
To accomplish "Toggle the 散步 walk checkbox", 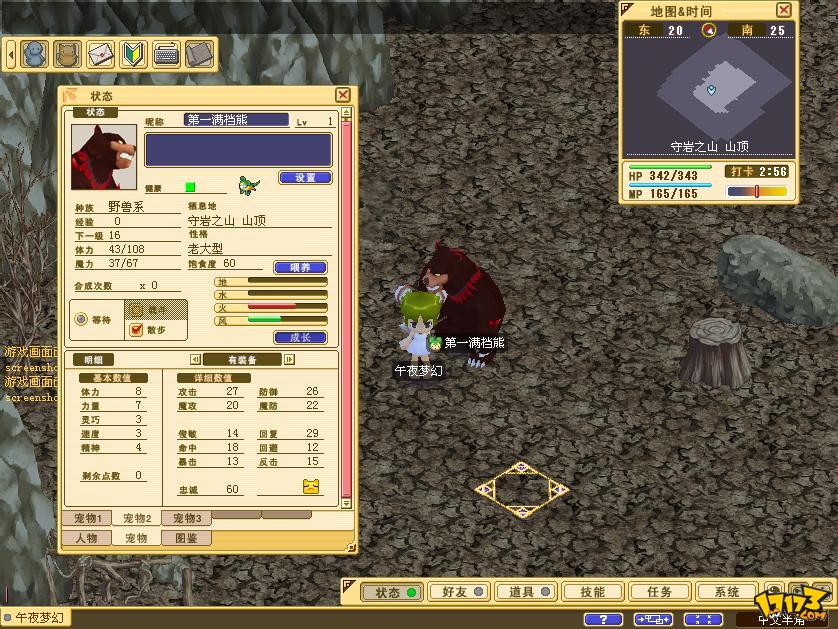I will pyautogui.click(x=137, y=330).
